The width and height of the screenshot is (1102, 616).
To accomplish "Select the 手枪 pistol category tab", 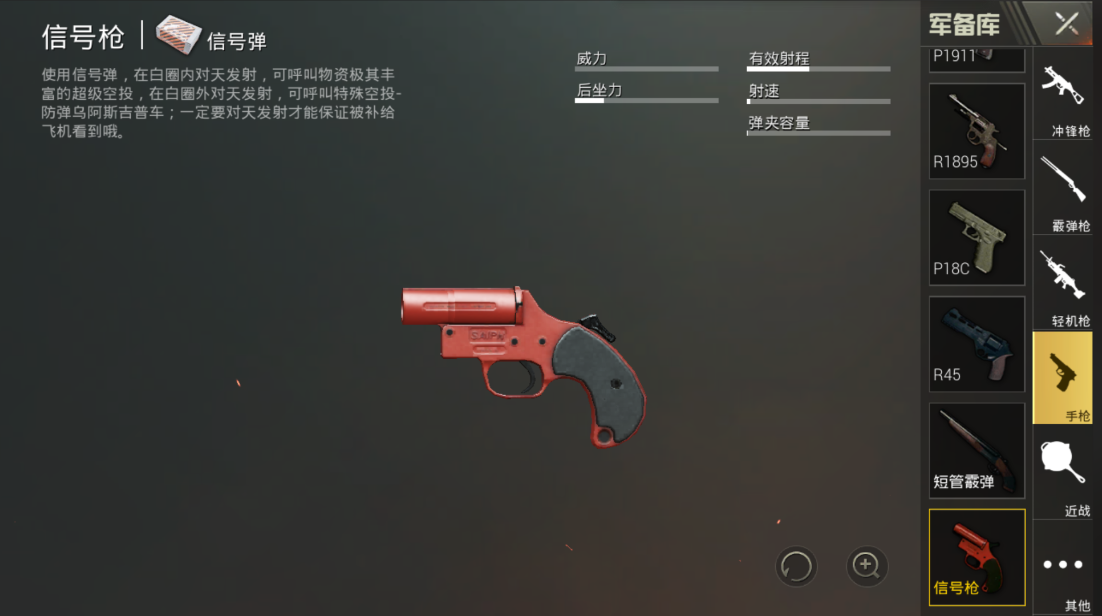I will [x=1062, y=378].
